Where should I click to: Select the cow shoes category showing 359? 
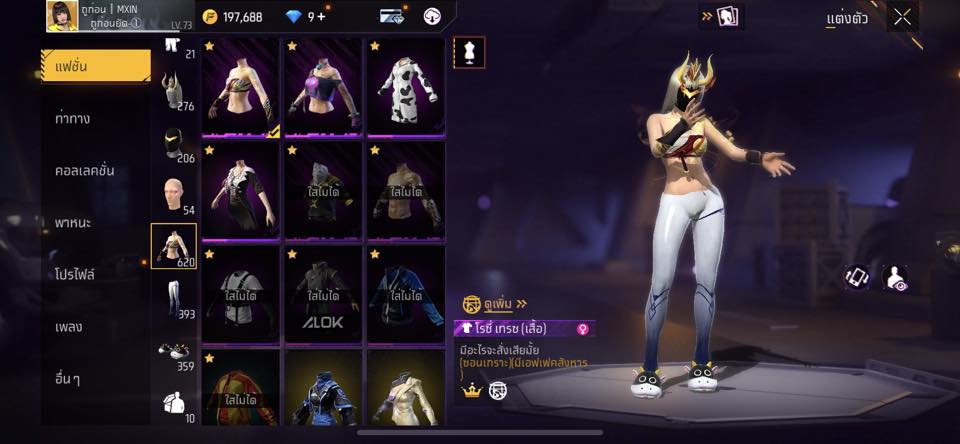point(173,353)
